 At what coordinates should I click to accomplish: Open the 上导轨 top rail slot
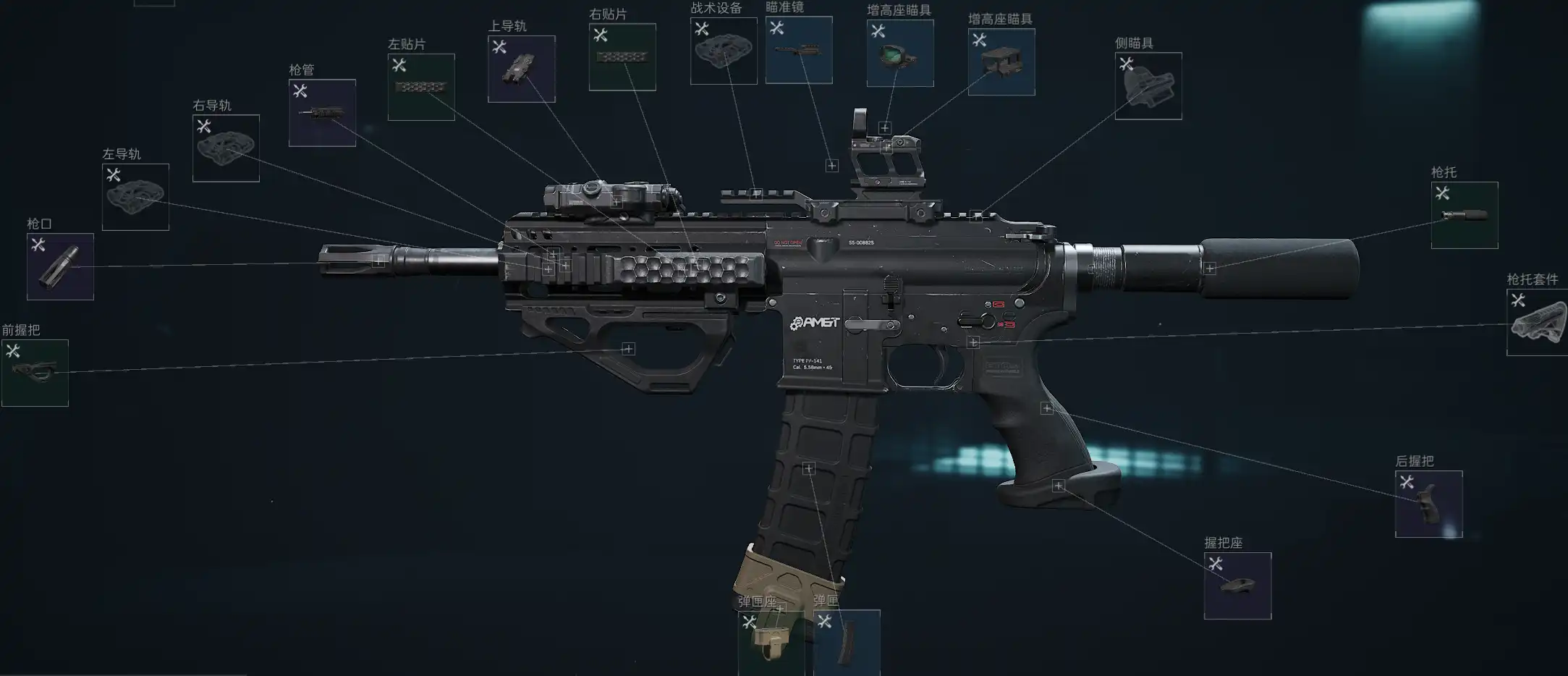pyautogui.click(x=521, y=69)
